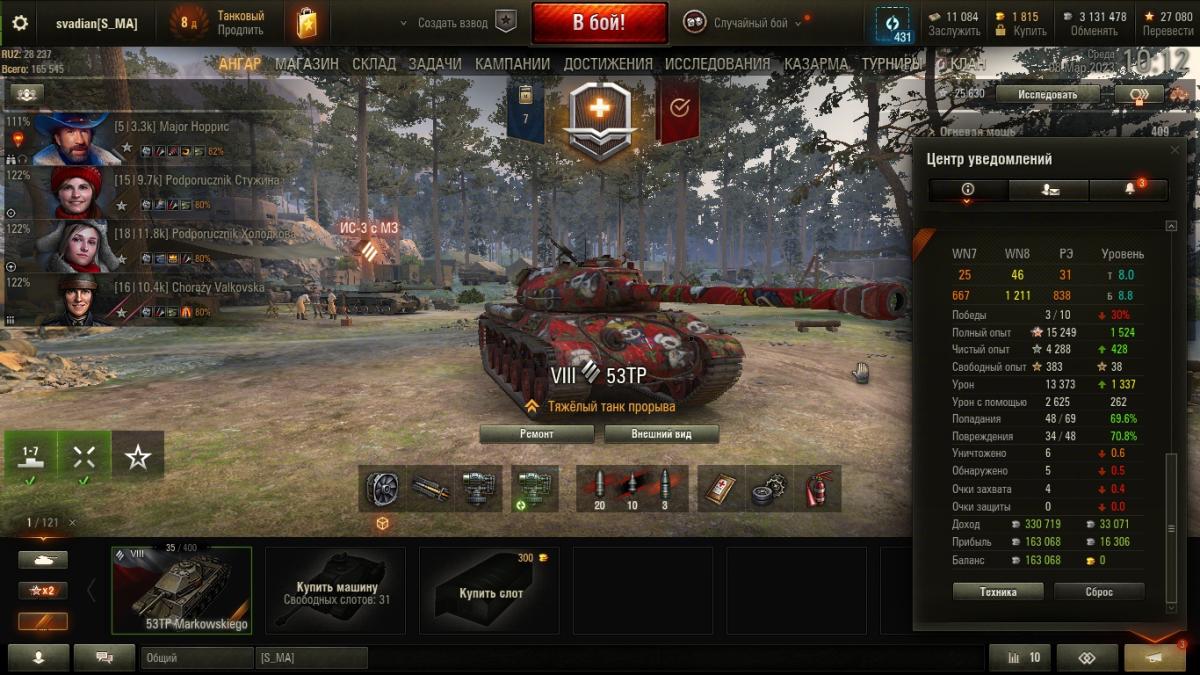Viewport: 1200px width, 675px height.
Task: Open the МАГАЗИН shop tab
Action: point(307,64)
